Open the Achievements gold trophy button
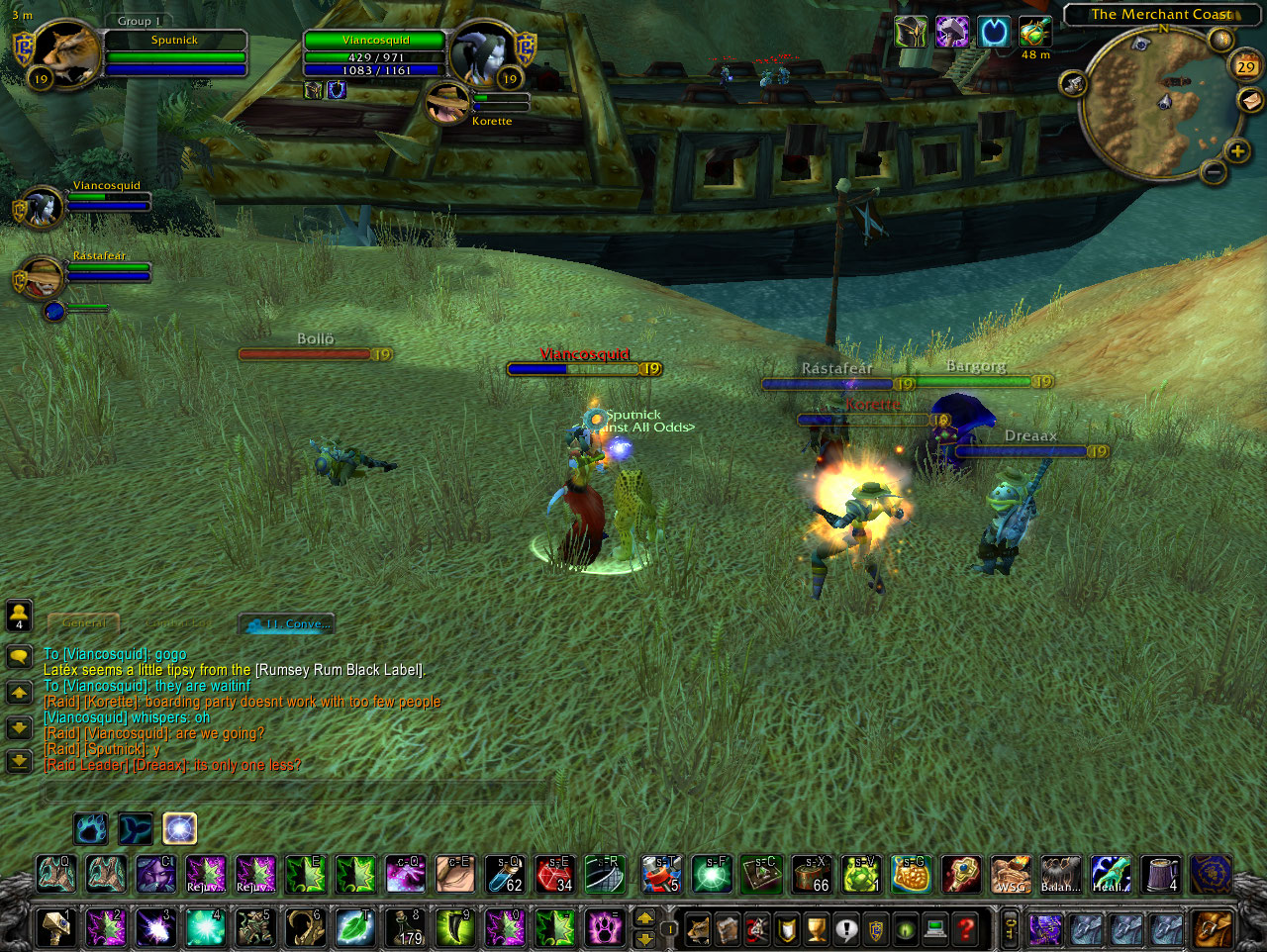This screenshot has width=1267, height=952. [x=816, y=929]
